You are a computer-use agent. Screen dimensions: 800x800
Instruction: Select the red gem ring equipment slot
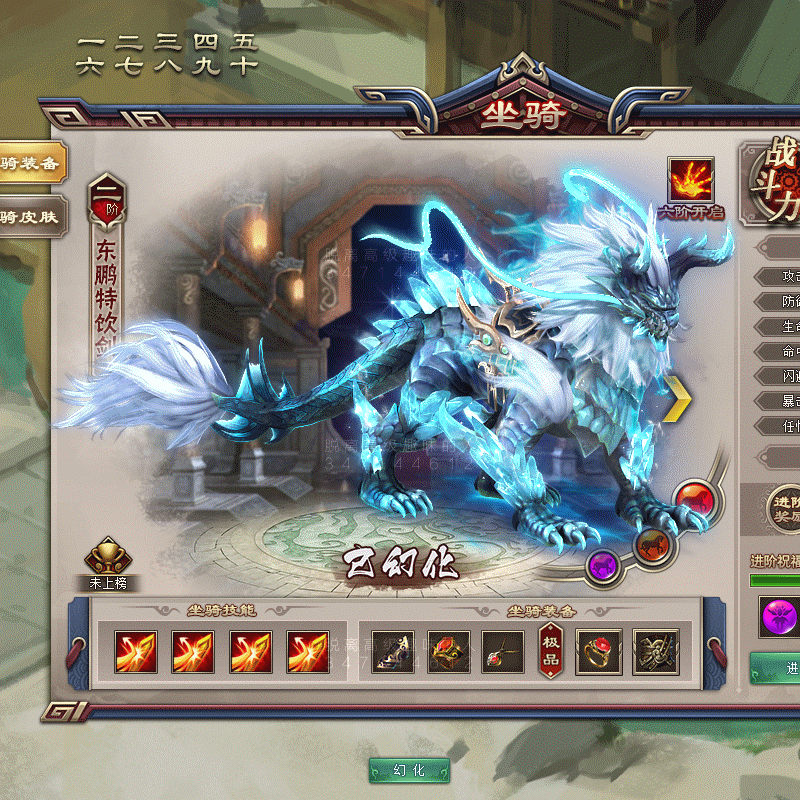(x=599, y=651)
